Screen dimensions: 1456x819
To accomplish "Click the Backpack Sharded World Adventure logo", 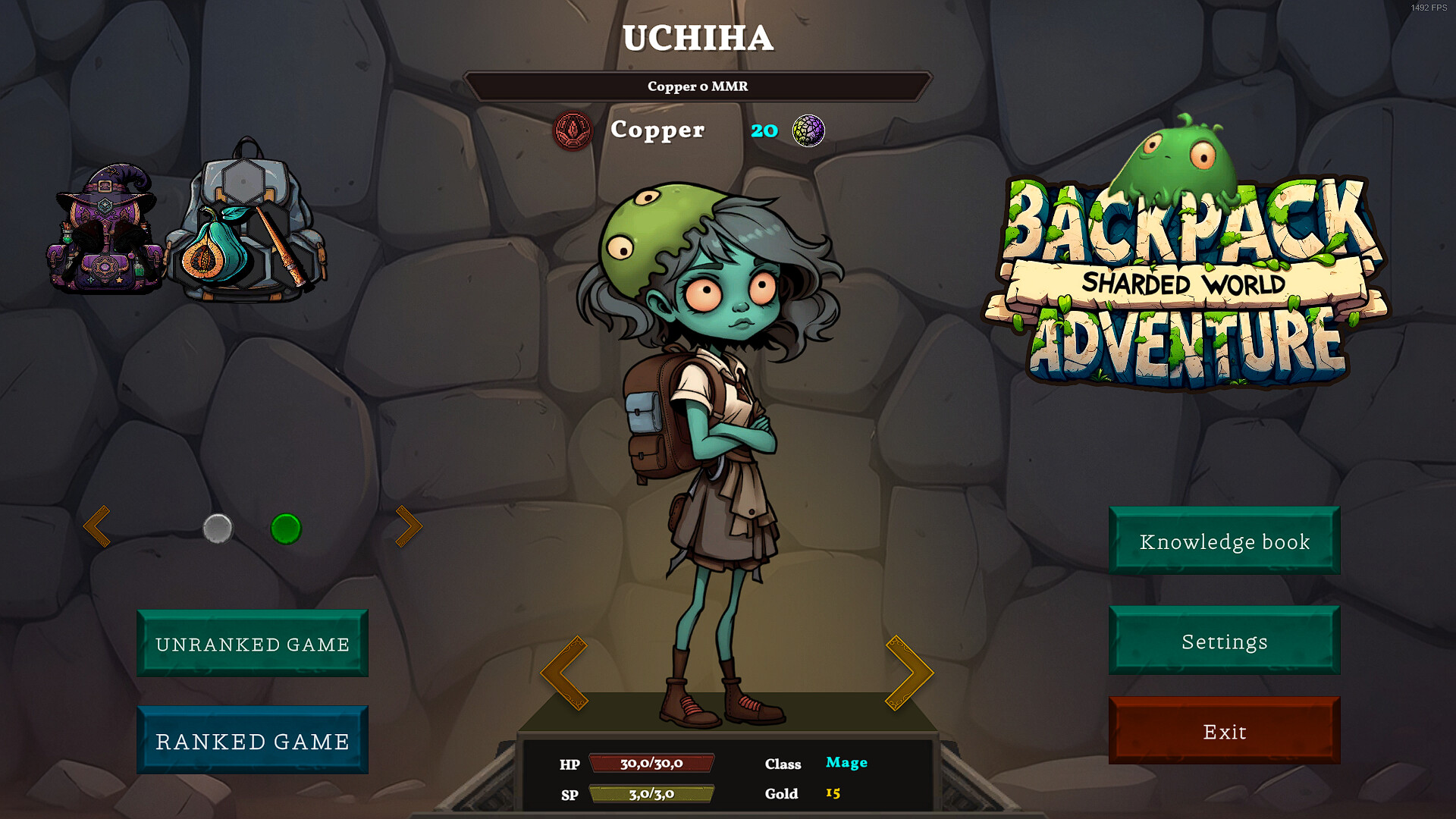I will [x=1183, y=288].
